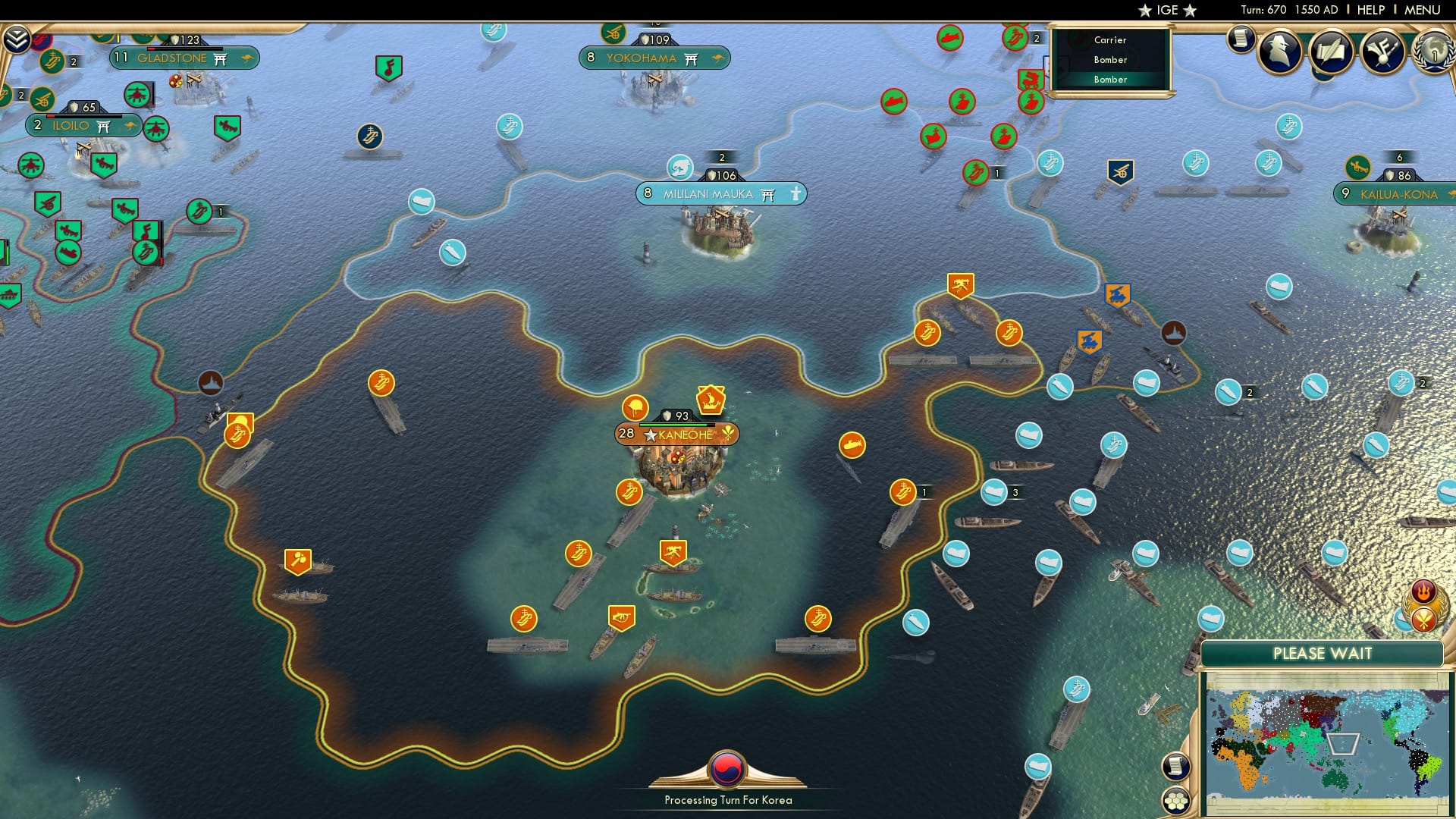Open the Social Policies scroll icon top-right

click(x=1241, y=42)
